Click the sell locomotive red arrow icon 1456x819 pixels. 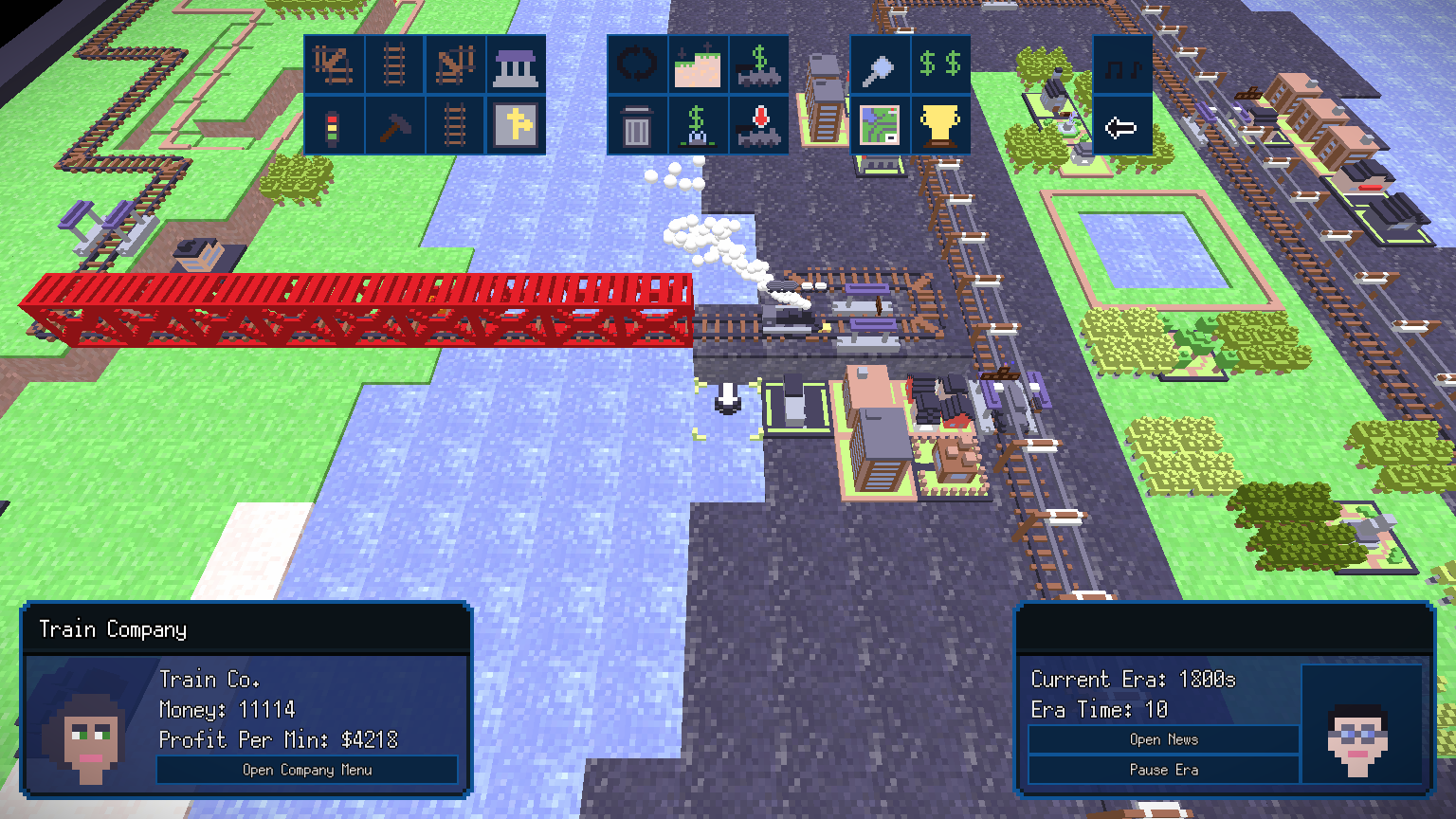pyautogui.click(x=759, y=126)
